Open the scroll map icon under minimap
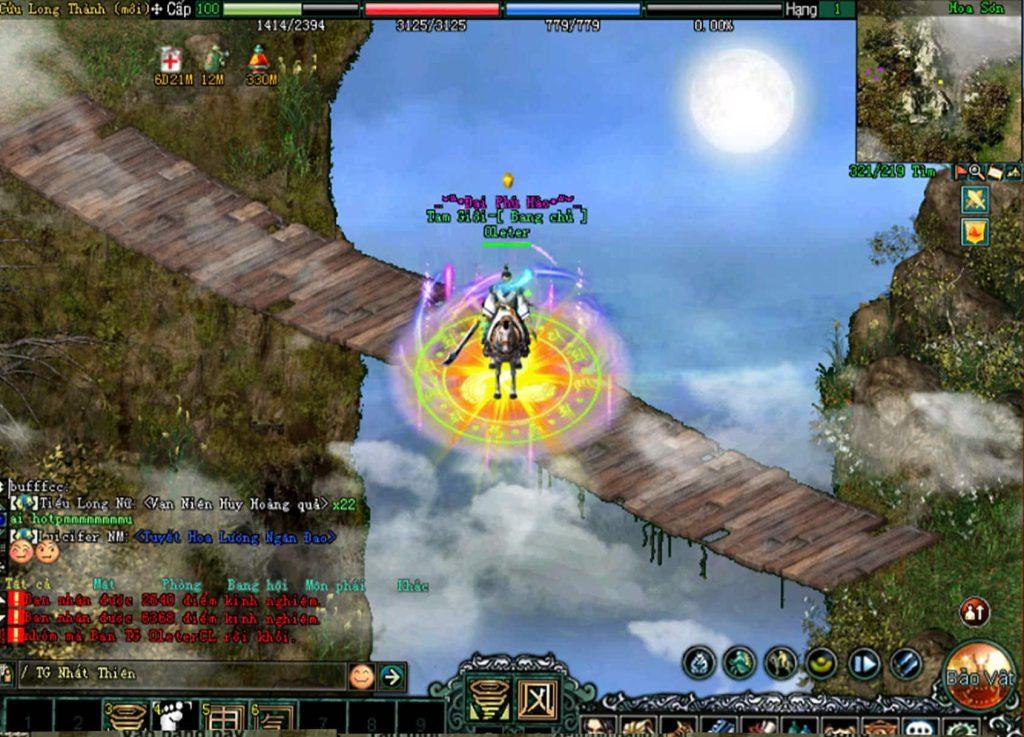 pos(995,172)
